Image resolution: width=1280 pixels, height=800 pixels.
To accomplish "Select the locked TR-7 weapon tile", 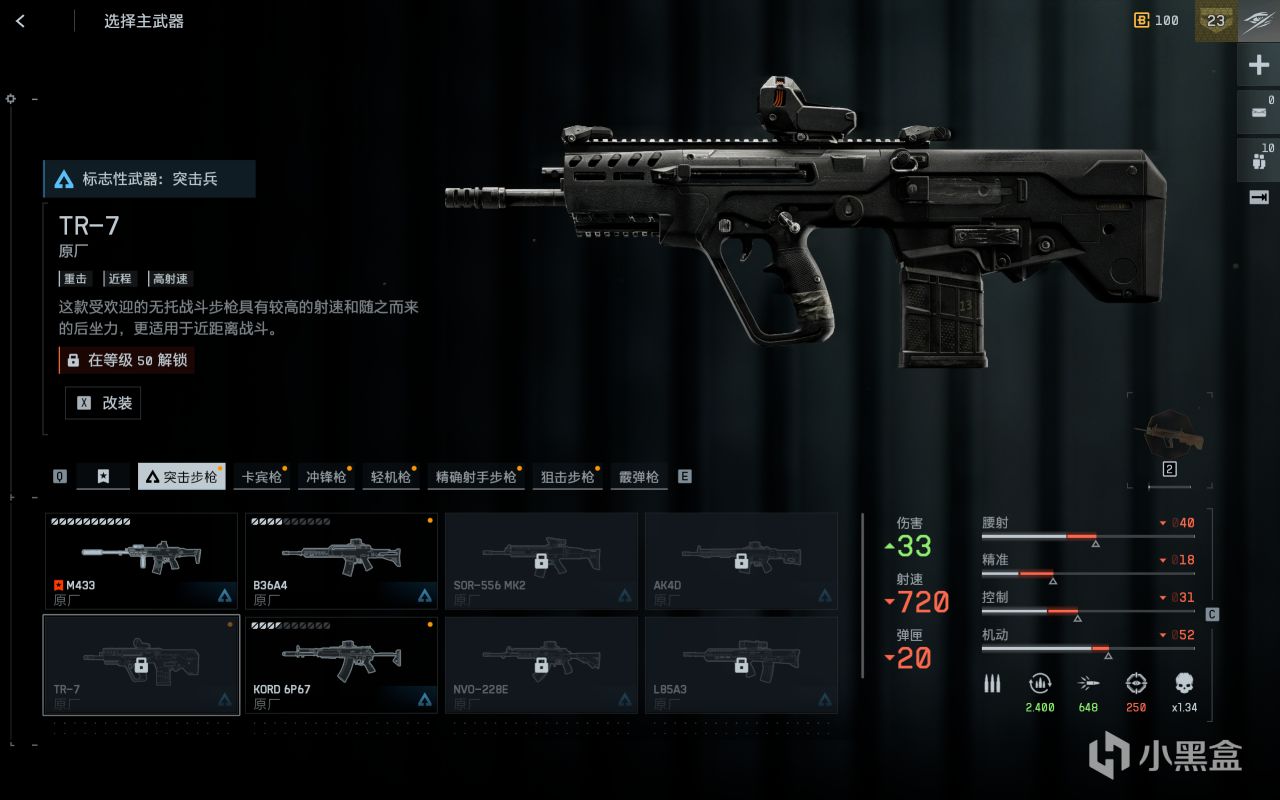I will pyautogui.click(x=141, y=665).
